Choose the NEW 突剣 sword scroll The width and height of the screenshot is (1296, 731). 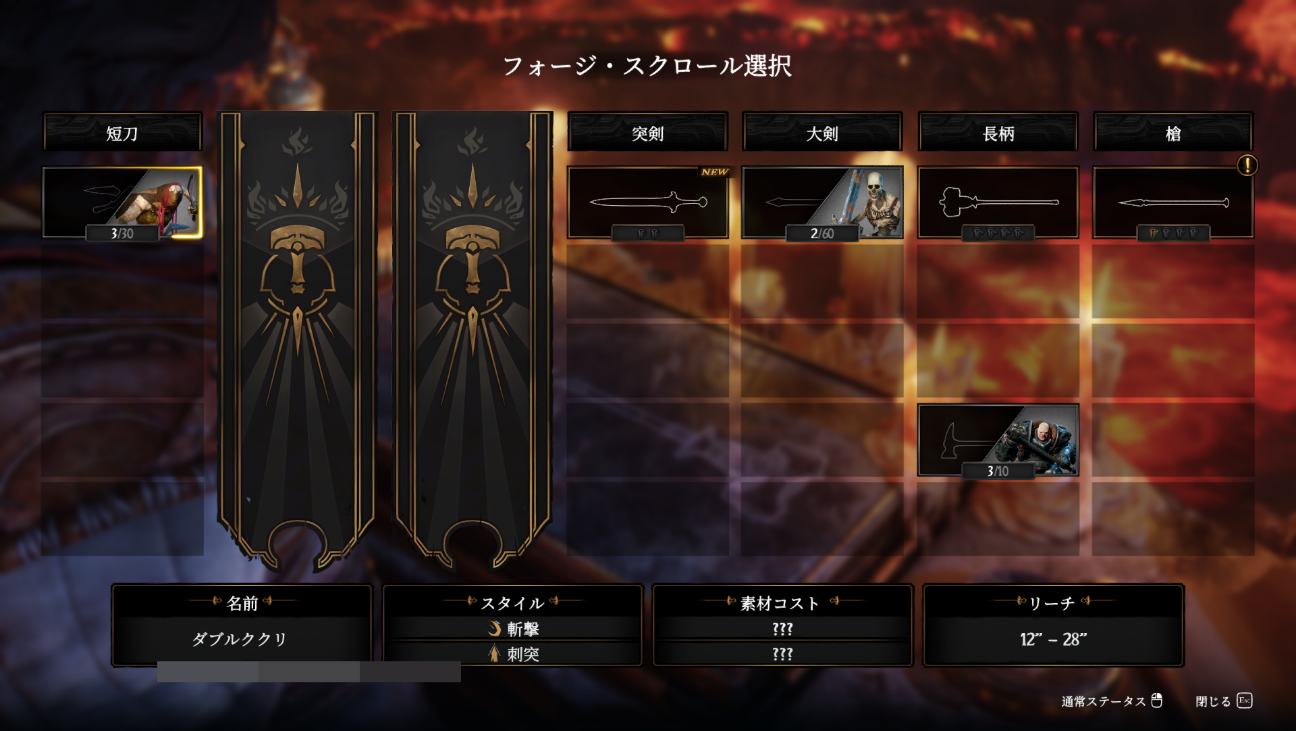(648, 203)
